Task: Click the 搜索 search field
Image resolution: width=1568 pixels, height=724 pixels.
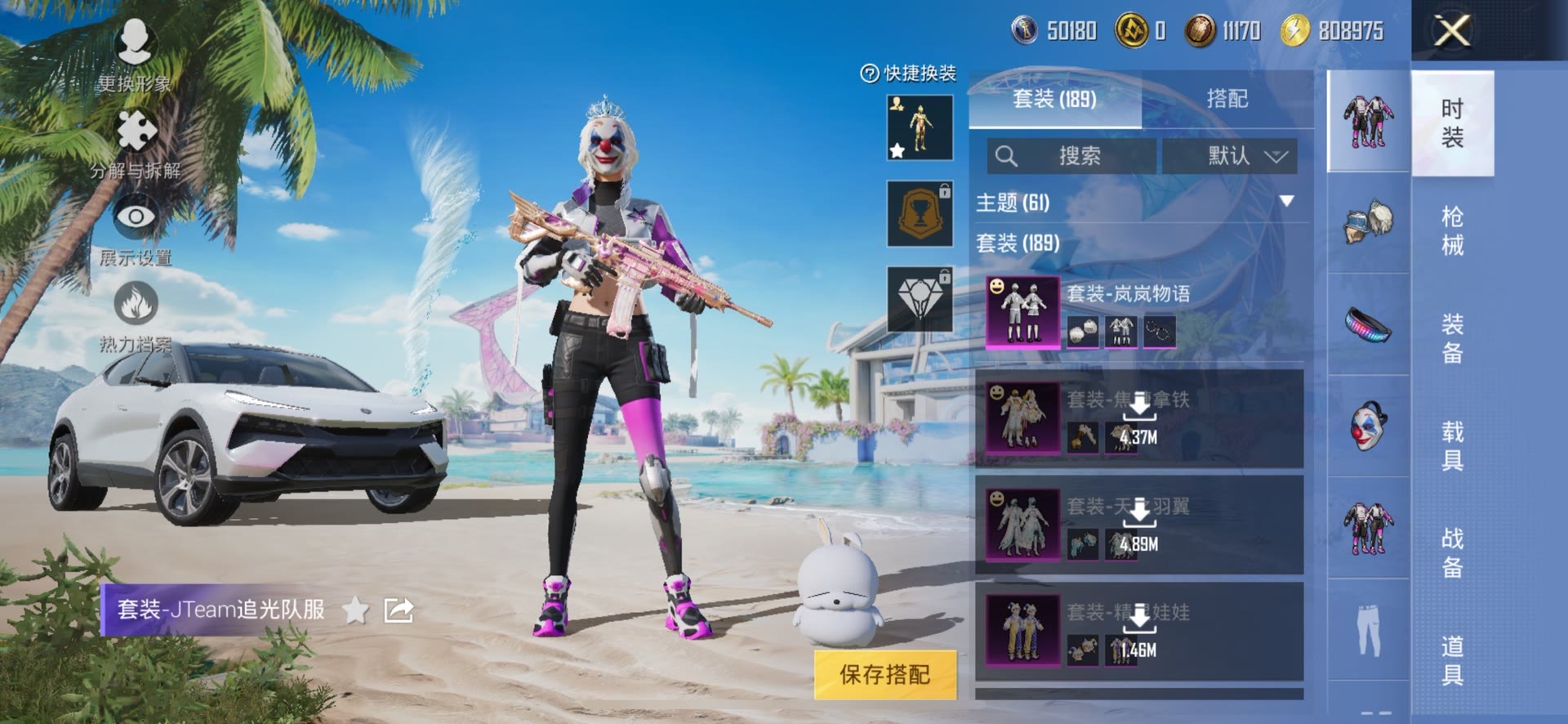Action: 1071,156
